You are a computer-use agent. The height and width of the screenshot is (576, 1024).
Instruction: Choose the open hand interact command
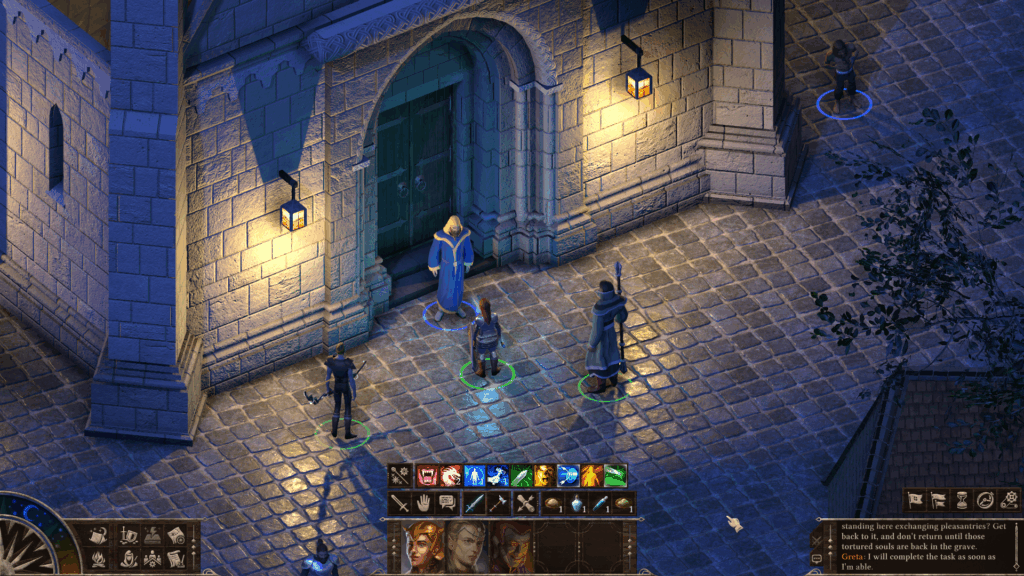(x=424, y=504)
